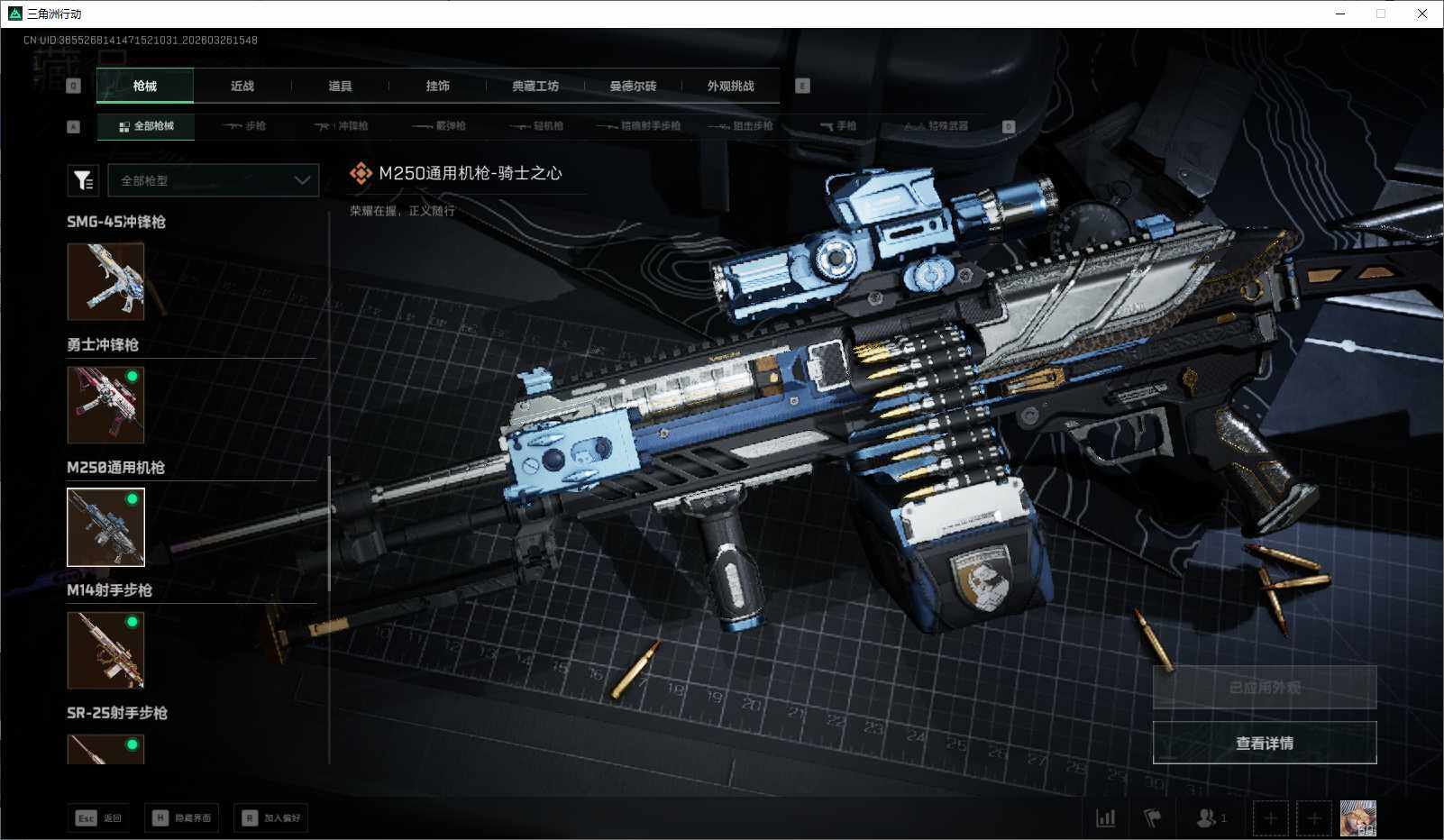Screen dimensions: 1444x840
Task: Close the game window
Action: [x=1422, y=14]
